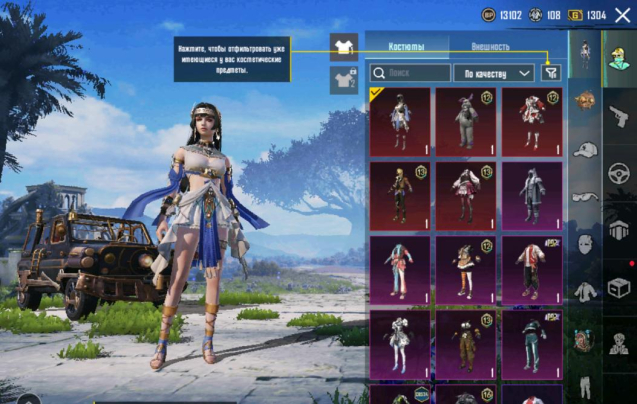Toggle the owned cosmetics filter funnel button
Viewport: 637px width, 404px height.
551,72
